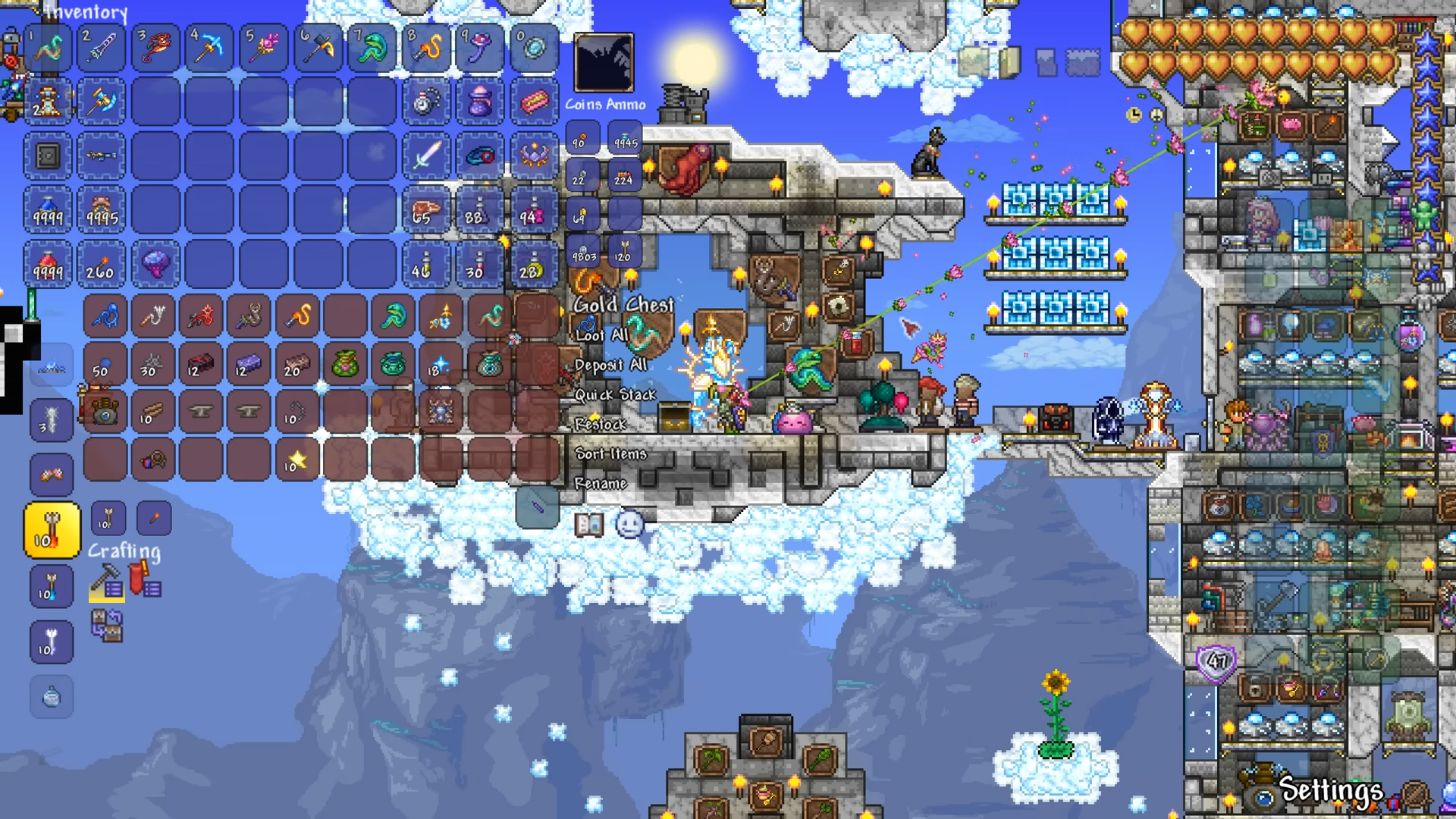Choose Deposit All for the chest
Screen dimensions: 1456x819
pyautogui.click(x=610, y=366)
